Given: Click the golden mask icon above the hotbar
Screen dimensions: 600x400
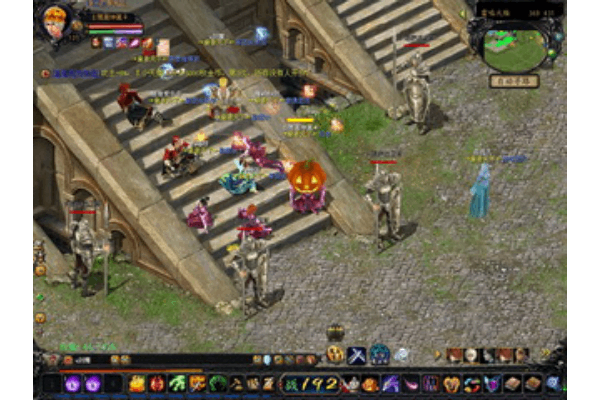Looking at the screenshot, I should [x=336, y=354].
